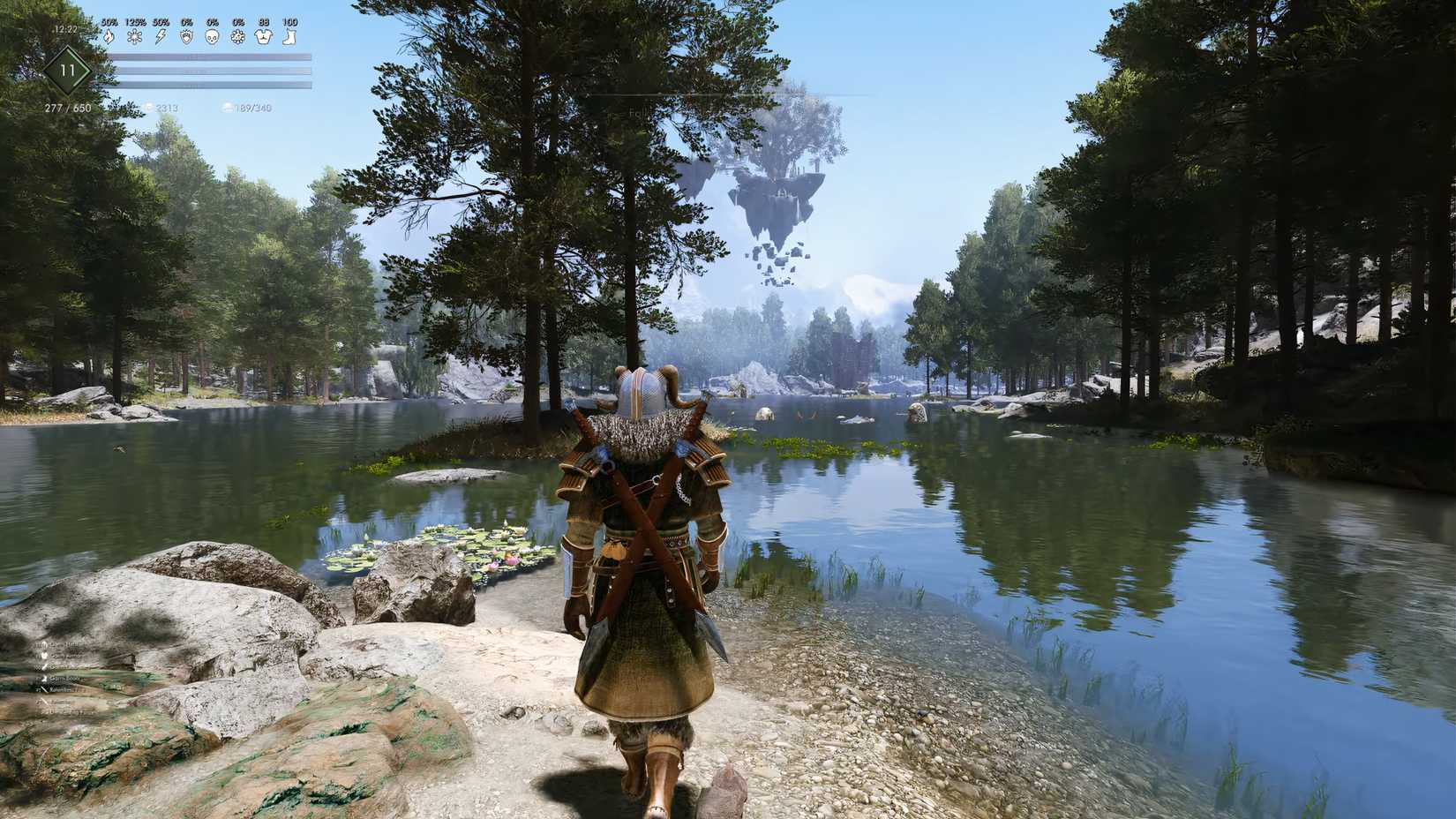Select the shield resistance icon showing 0%
This screenshot has height=819, width=1456.
coord(186,37)
